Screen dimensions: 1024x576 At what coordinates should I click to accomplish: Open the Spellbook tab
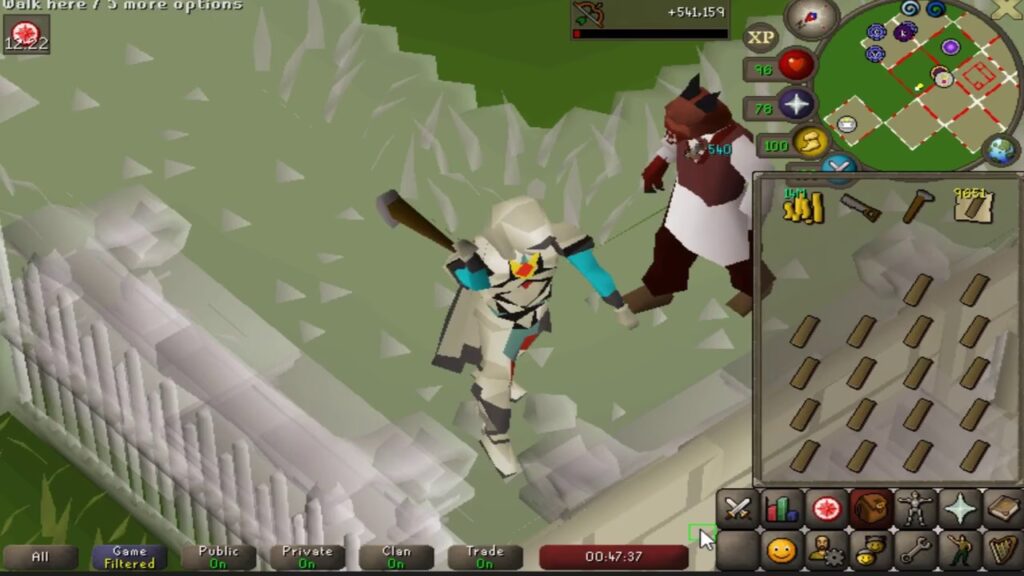tap(1002, 510)
